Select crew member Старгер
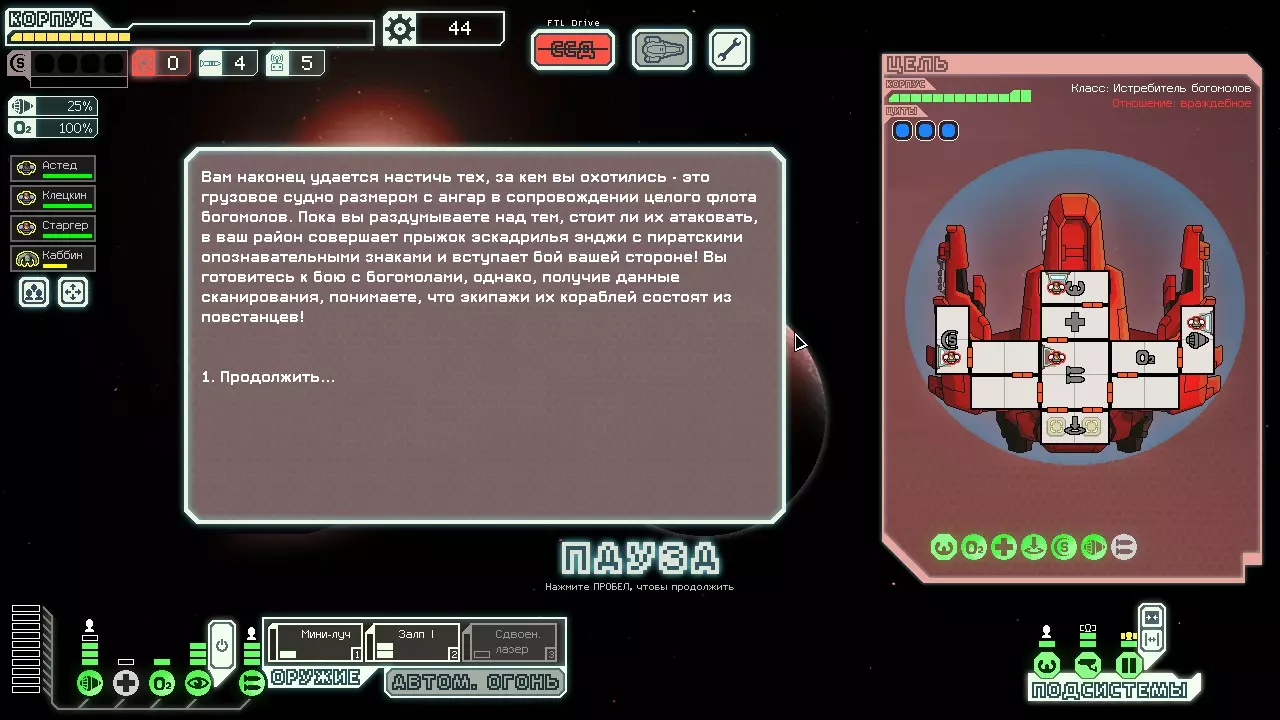The height and width of the screenshot is (720, 1280). (55, 227)
